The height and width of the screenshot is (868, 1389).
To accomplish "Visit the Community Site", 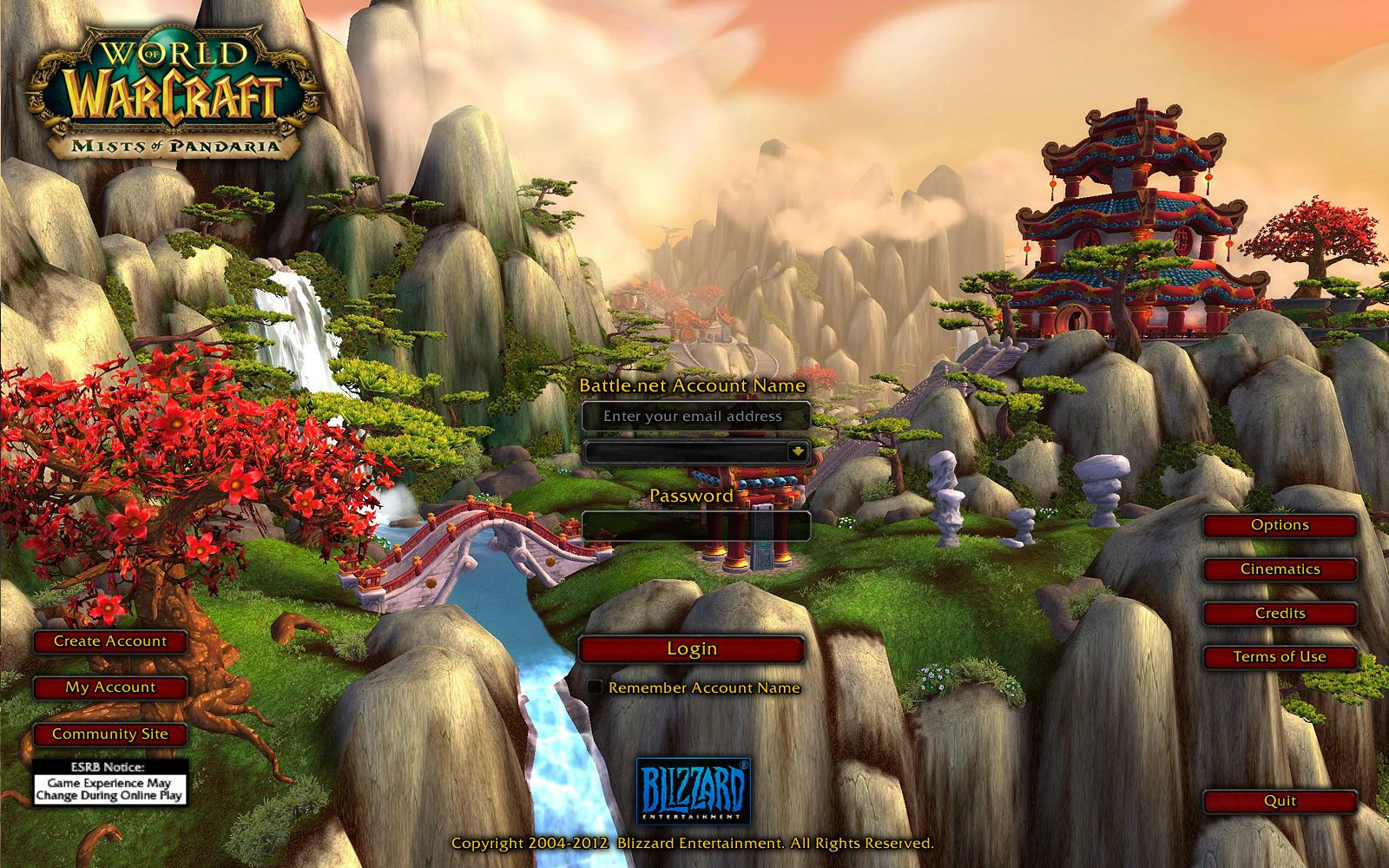I will point(110,734).
